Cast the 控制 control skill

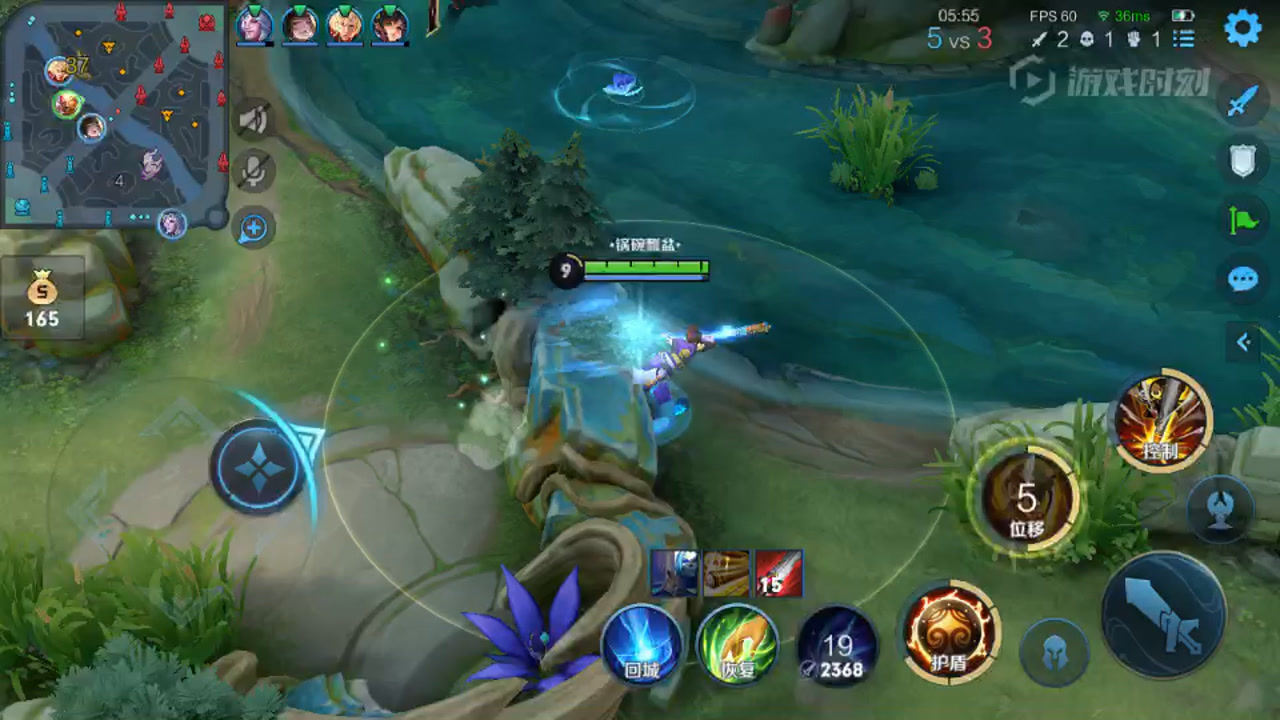pyautogui.click(x=1161, y=421)
